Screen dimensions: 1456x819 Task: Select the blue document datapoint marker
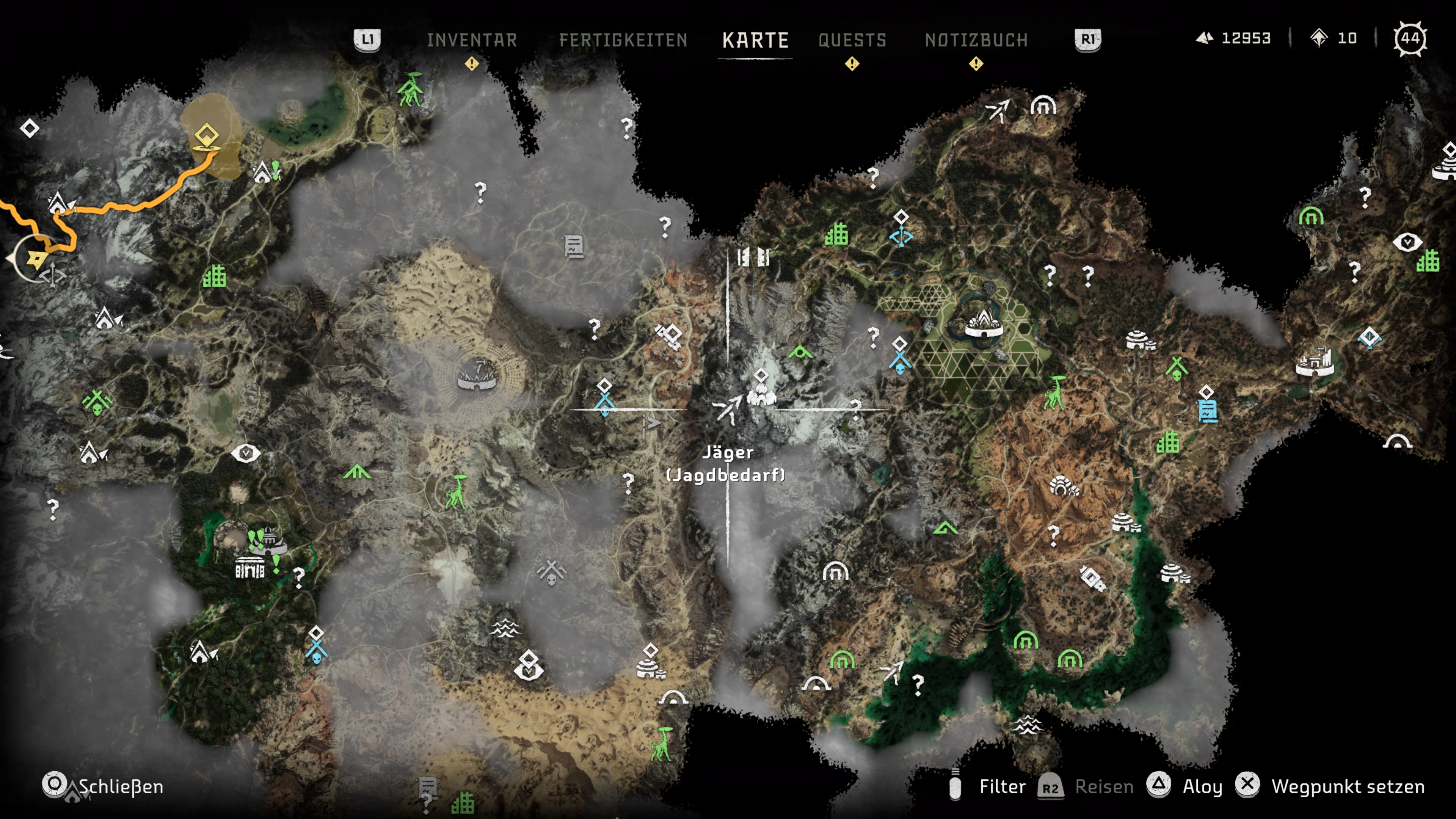point(1207,410)
